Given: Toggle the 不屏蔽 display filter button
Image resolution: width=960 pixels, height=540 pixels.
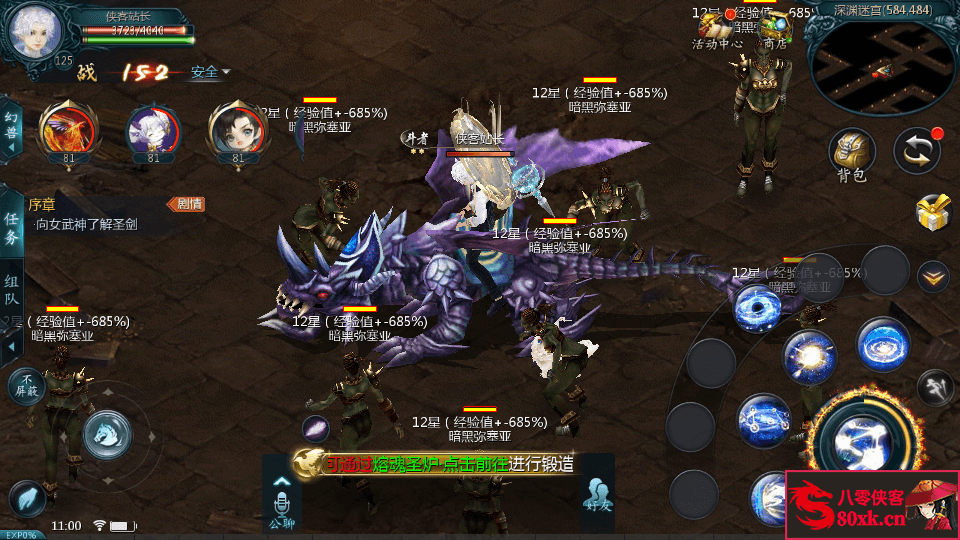Looking at the screenshot, I should pyautogui.click(x=25, y=387).
